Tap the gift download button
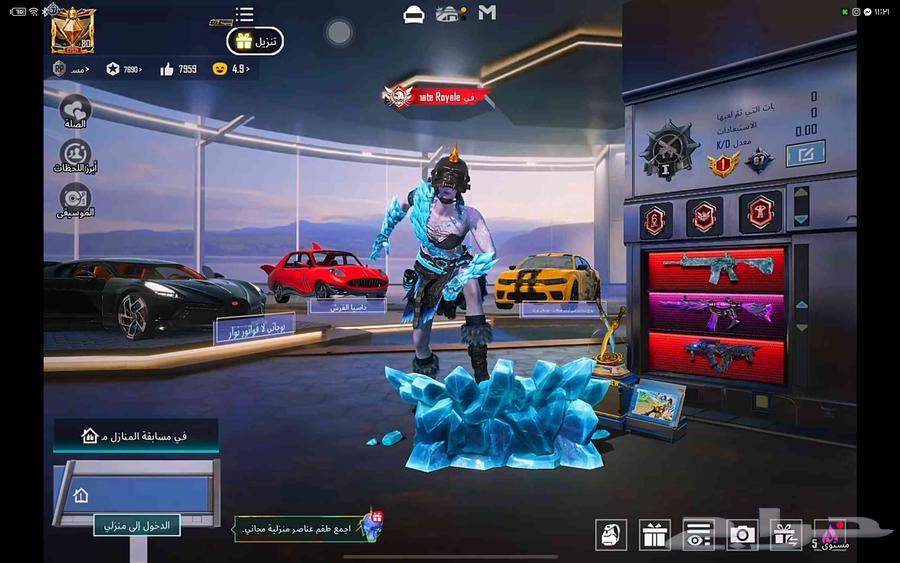Image resolution: width=900 pixels, height=563 pixels. pyautogui.click(x=256, y=41)
